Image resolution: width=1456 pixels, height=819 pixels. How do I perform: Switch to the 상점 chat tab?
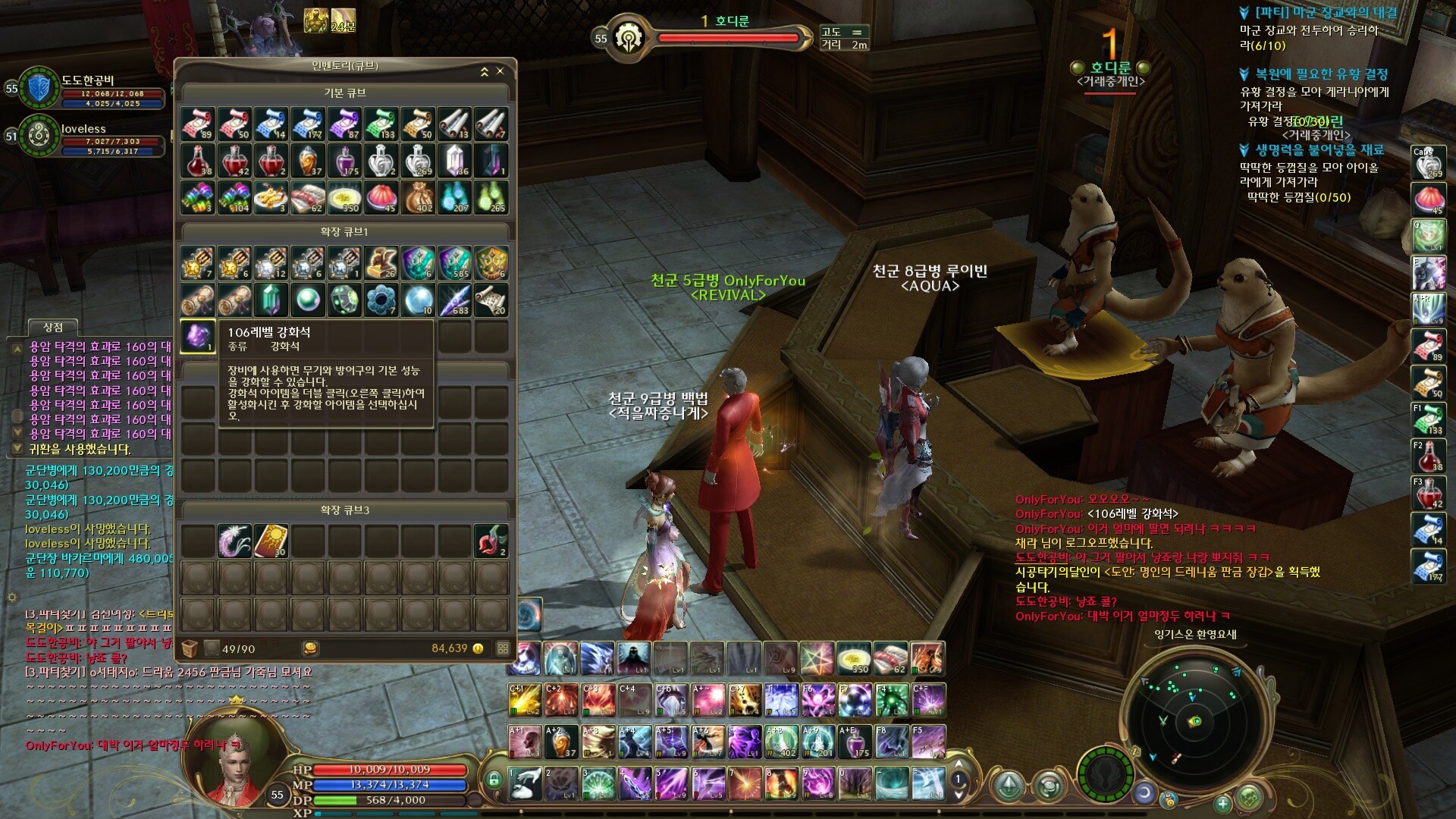click(x=53, y=328)
